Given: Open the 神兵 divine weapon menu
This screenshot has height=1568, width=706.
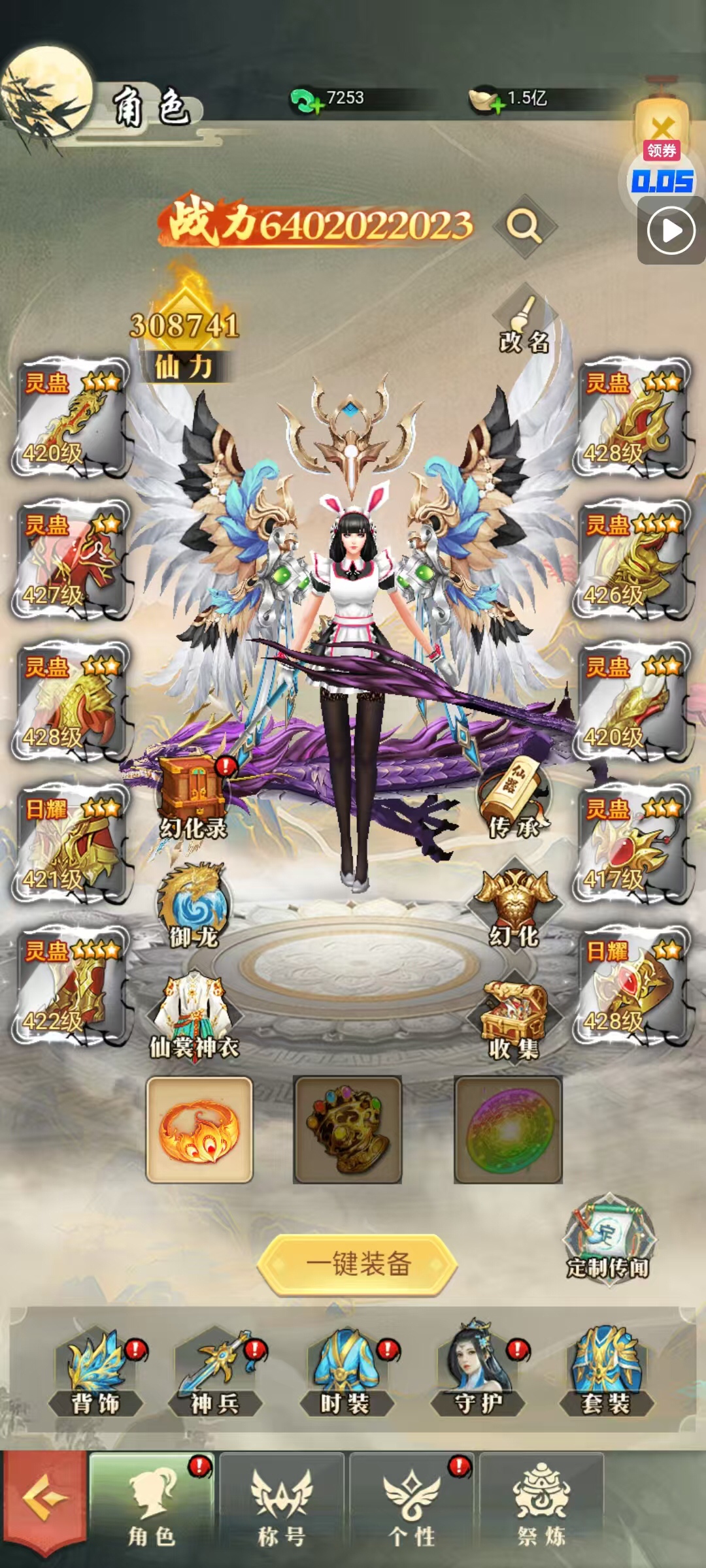Looking at the screenshot, I should (215, 1371).
